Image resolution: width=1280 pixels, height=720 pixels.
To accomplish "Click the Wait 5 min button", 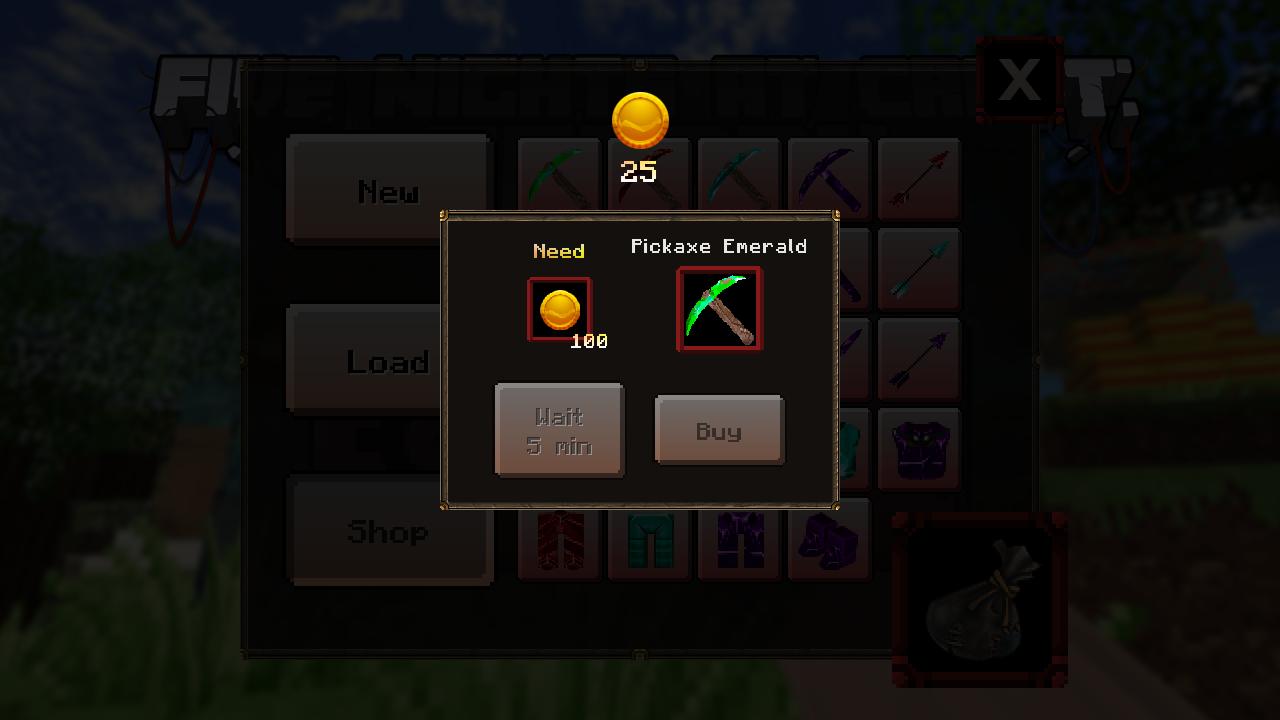I will pos(559,429).
